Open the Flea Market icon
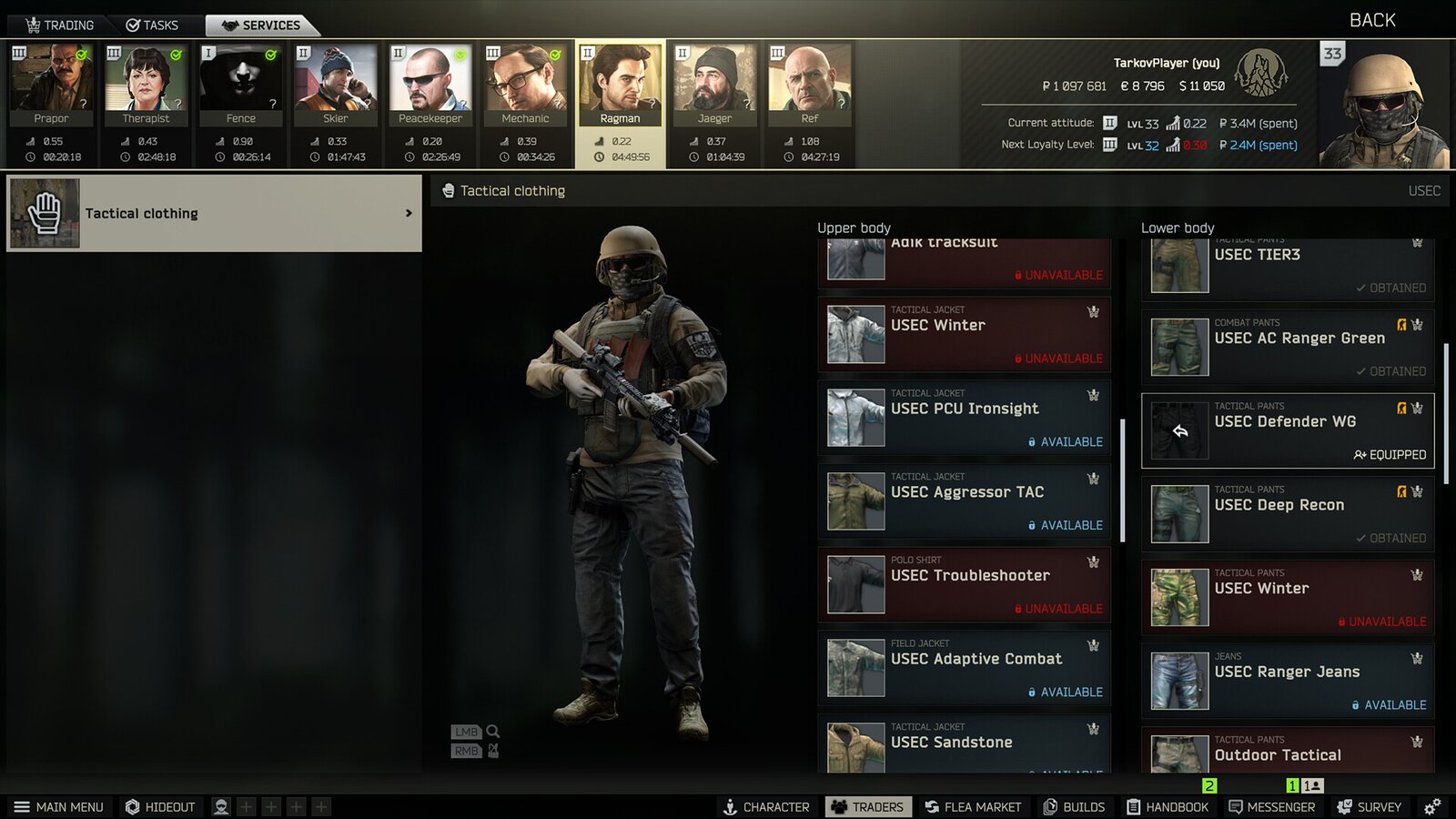The width and height of the screenshot is (1456, 819). pyautogui.click(x=930, y=806)
